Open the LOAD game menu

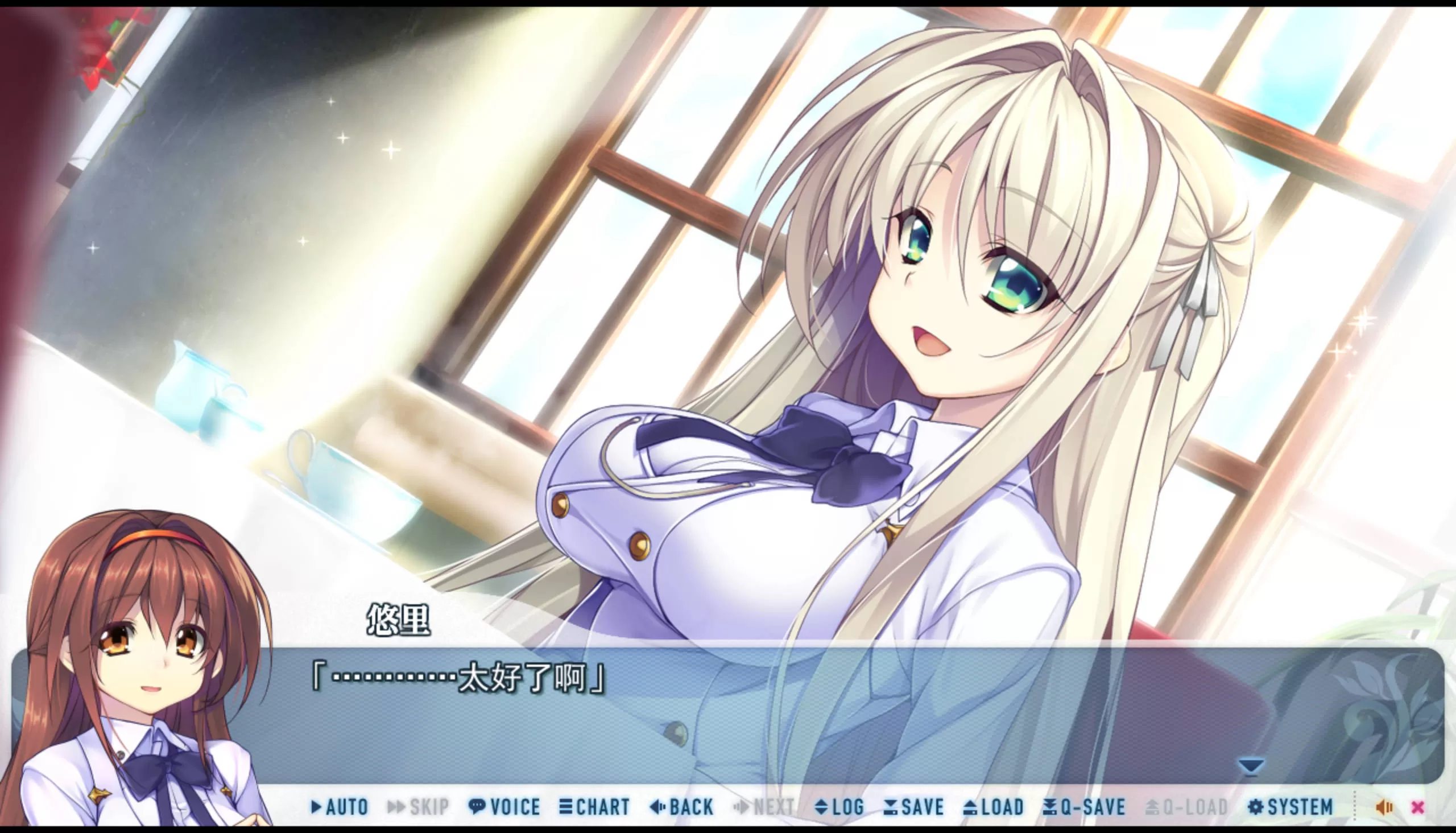pyautogui.click(x=994, y=807)
